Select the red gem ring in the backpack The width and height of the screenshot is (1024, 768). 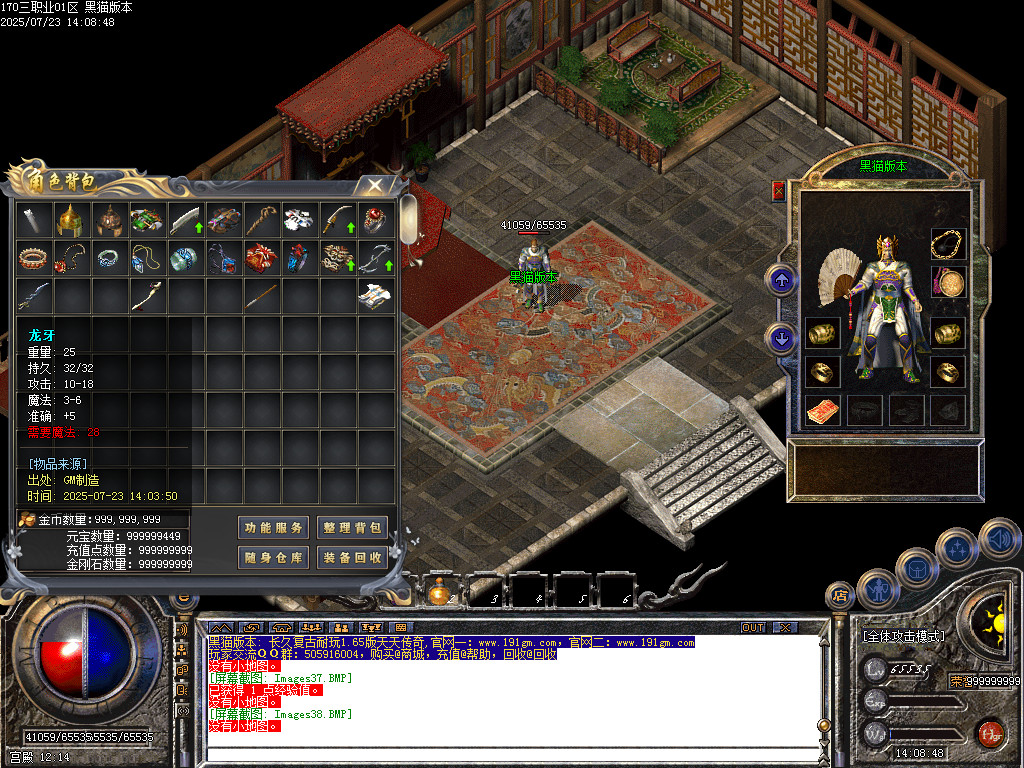point(375,220)
